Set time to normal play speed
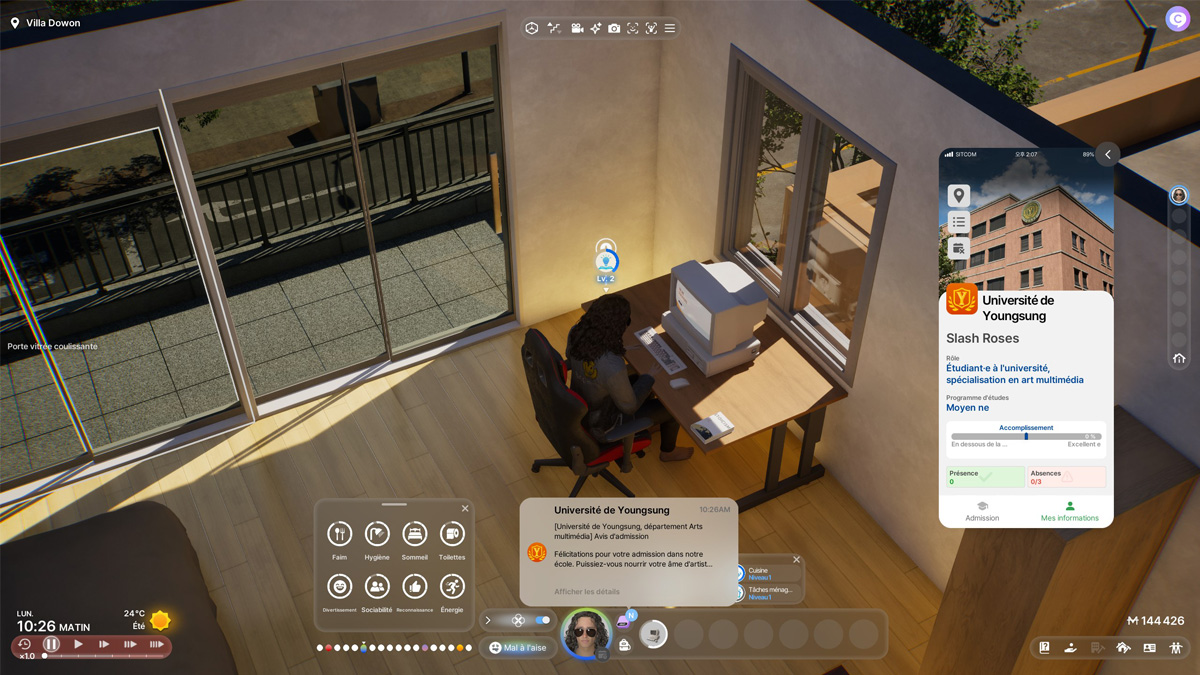This screenshot has height=675, width=1200. tap(78, 645)
